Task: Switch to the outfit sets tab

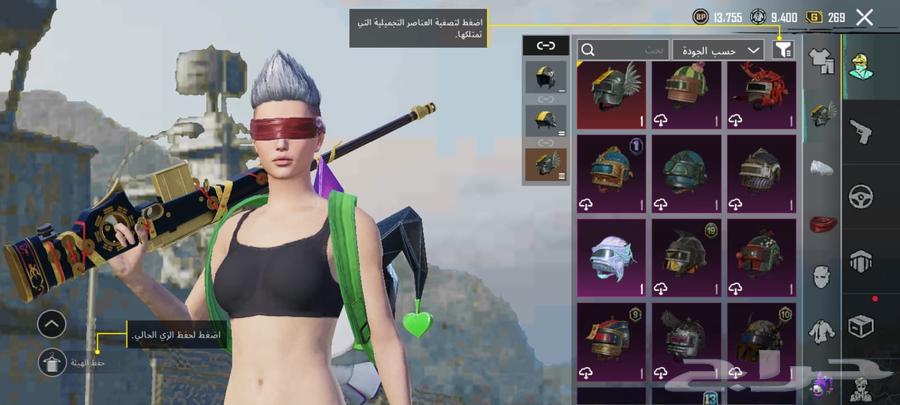Action: (x=821, y=62)
